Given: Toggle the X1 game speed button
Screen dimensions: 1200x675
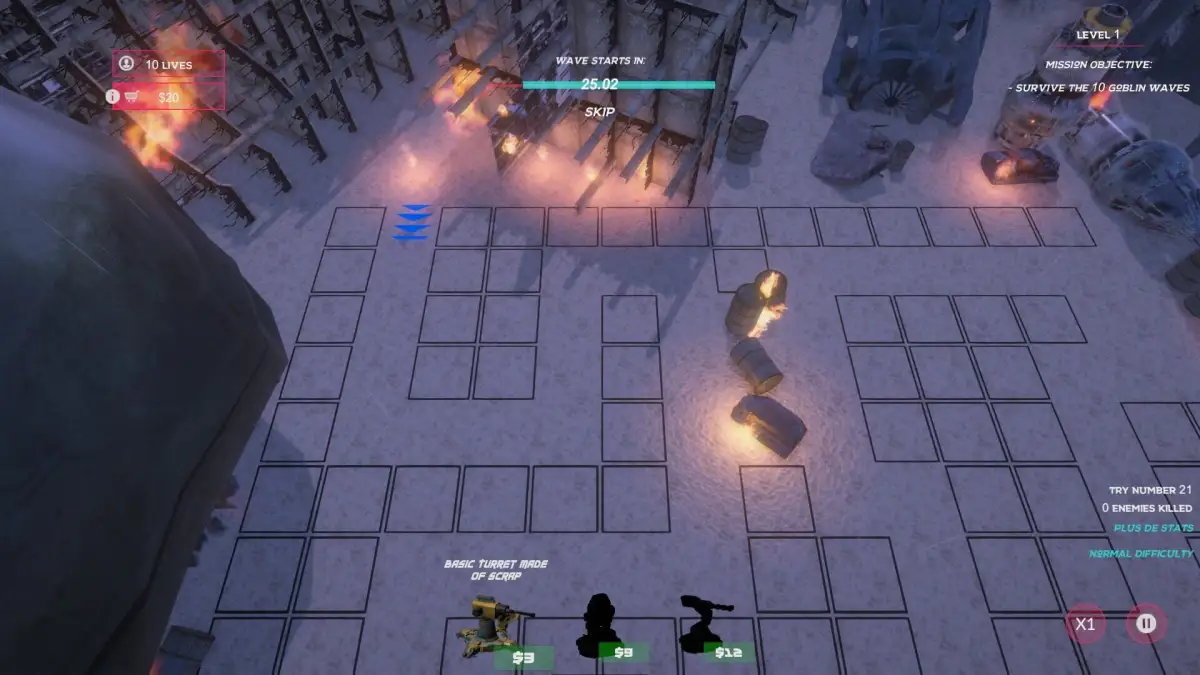Looking at the screenshot, I should tap(1085, 625).
